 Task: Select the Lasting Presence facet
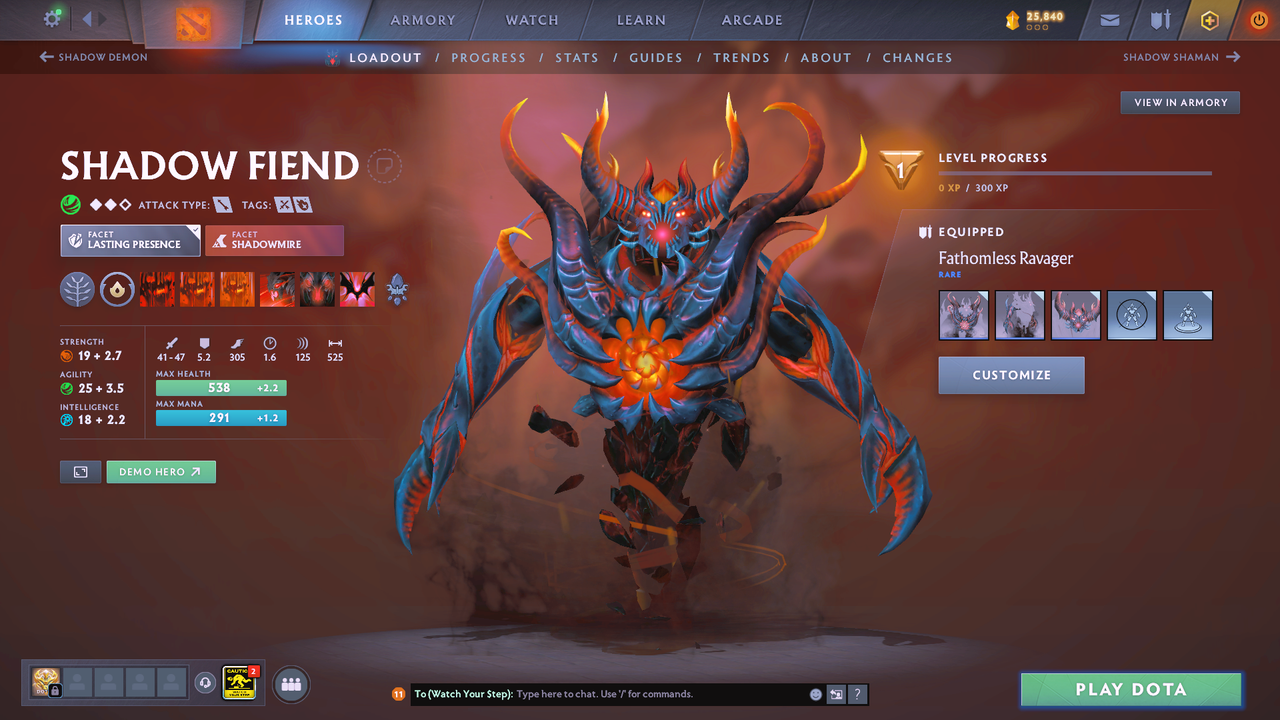(130, 240)
